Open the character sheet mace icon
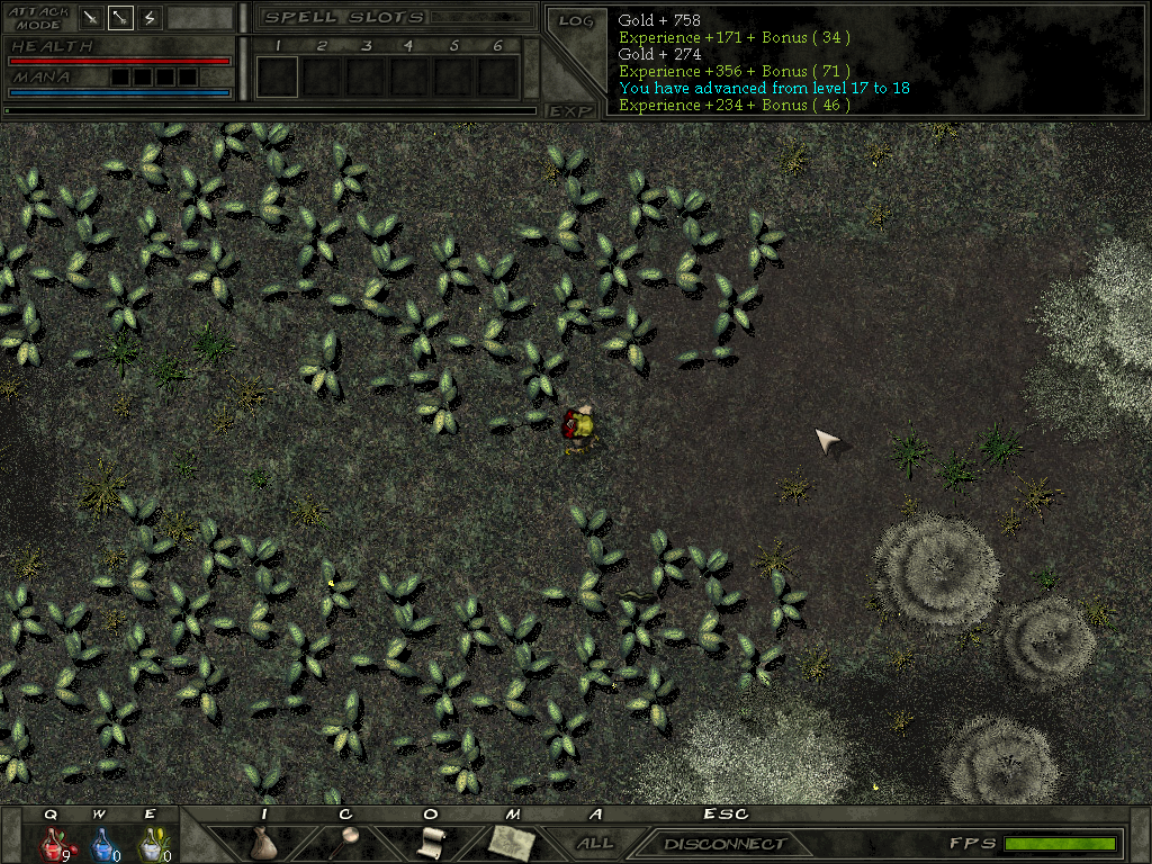Image resolution: width=1152 pixels, height=864 pixels. [346, 842]
